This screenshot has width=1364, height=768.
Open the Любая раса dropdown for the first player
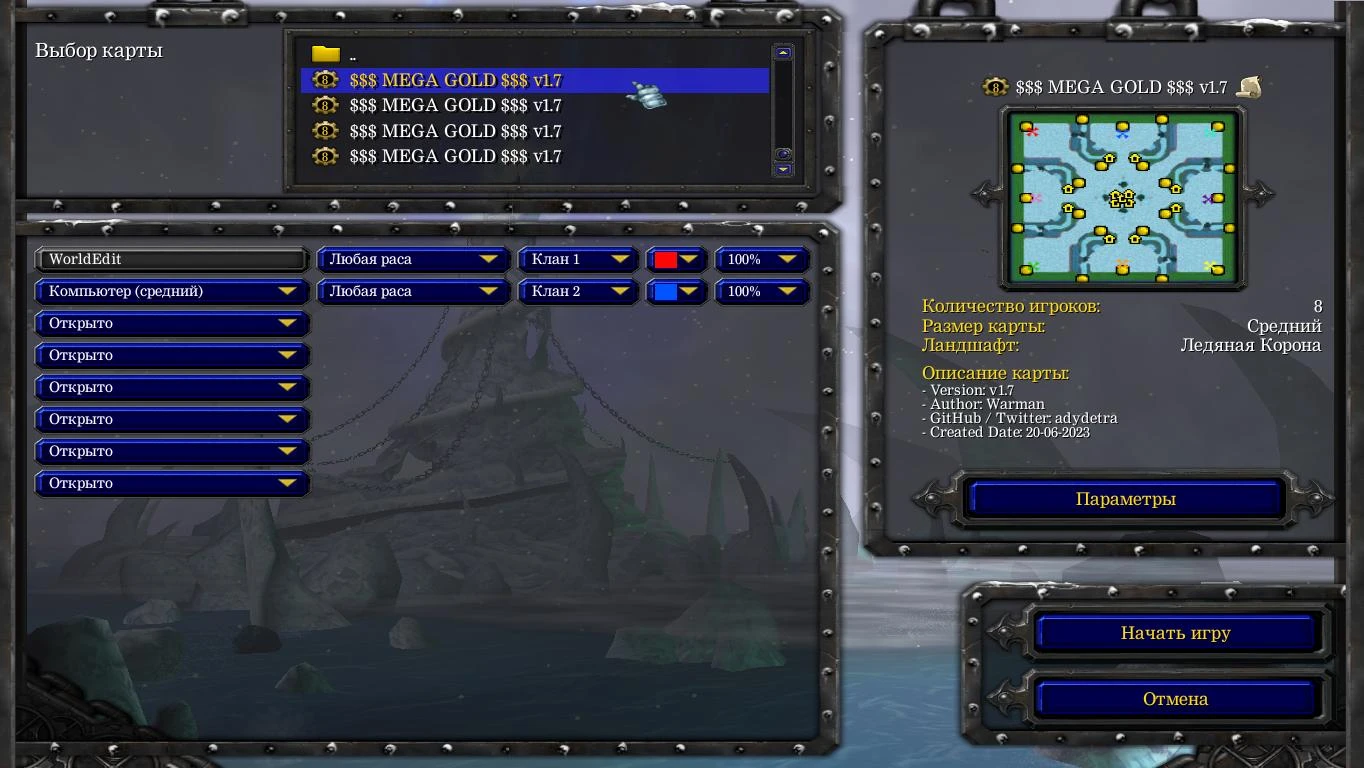(x=412, y=259)
